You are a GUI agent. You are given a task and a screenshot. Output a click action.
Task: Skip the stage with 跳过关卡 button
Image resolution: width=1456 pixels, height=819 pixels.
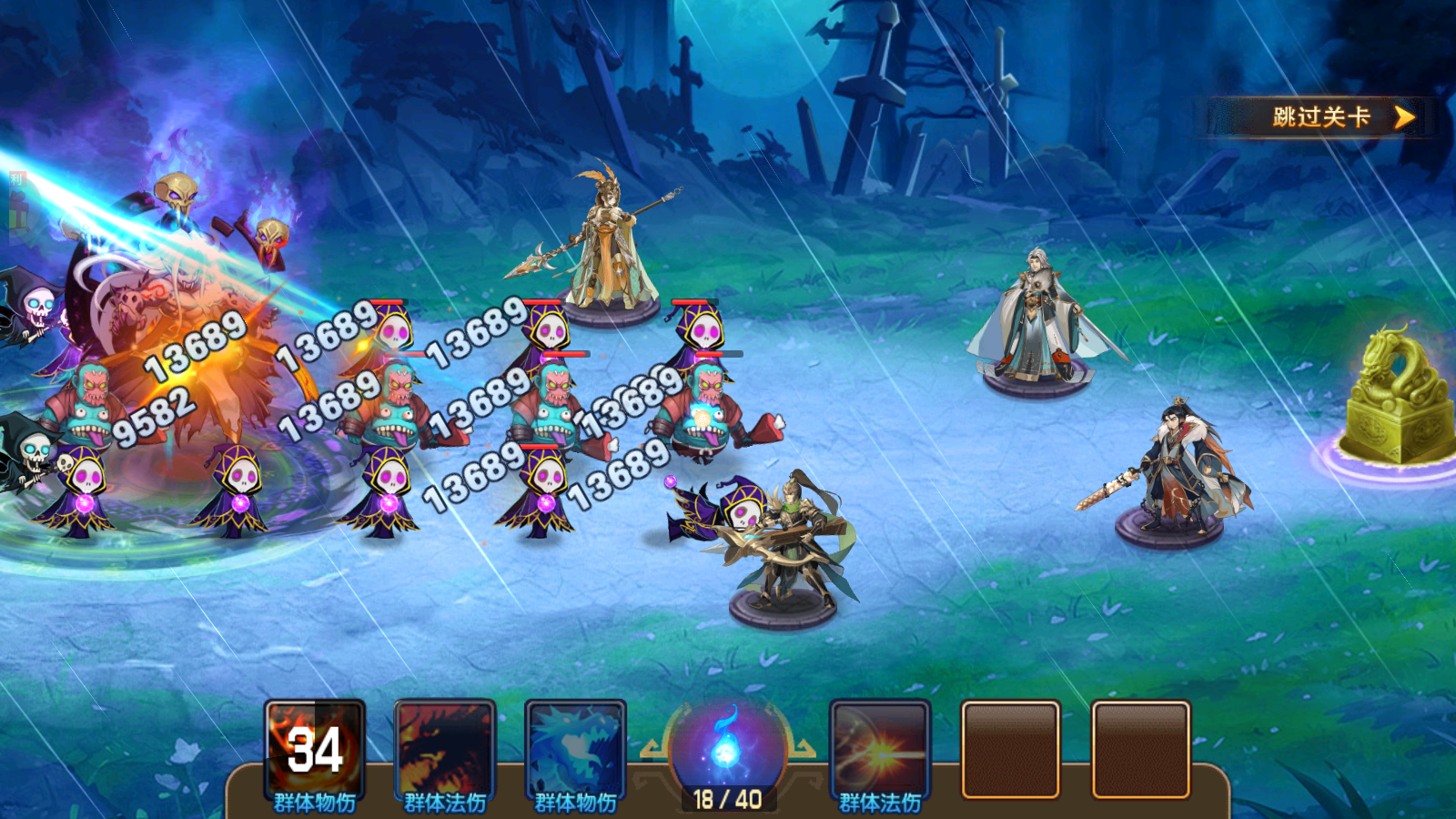point(1321,117)
